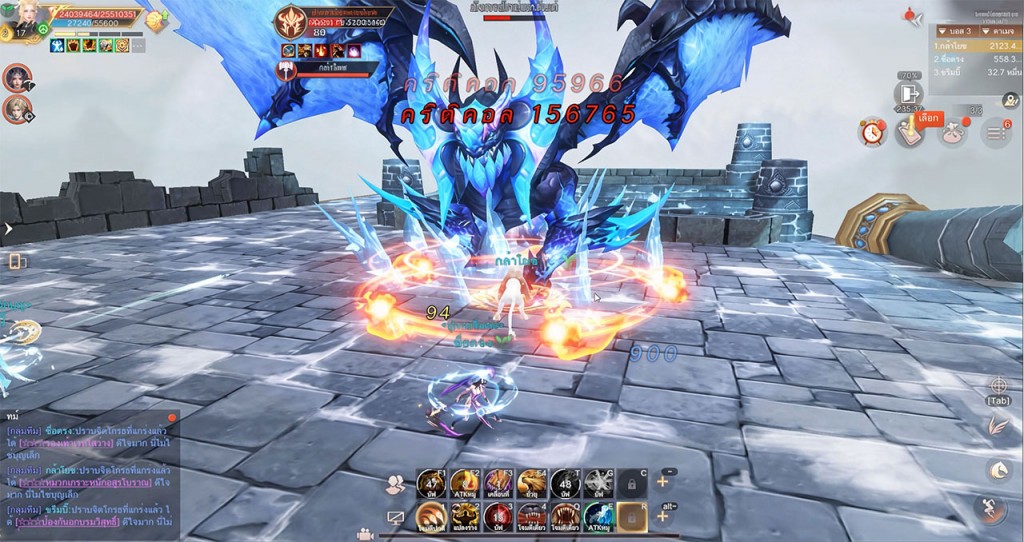The height and width of the screenshot is (542, 1024).
Task: Expand the left side panel arrow
Action: [x=7, y=229]
